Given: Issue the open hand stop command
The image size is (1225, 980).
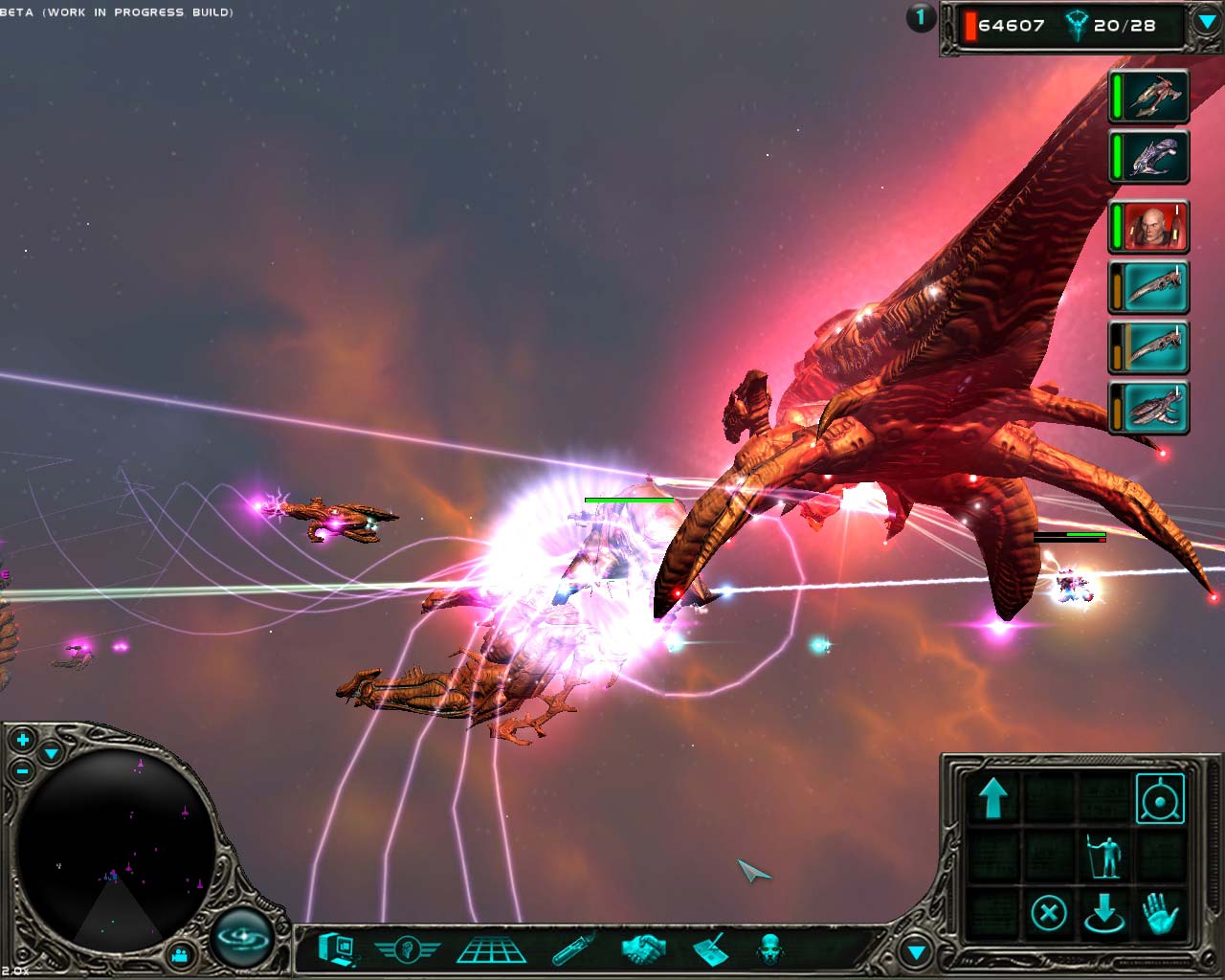Looking at the screenshot, I should (x=1160, y=912).
